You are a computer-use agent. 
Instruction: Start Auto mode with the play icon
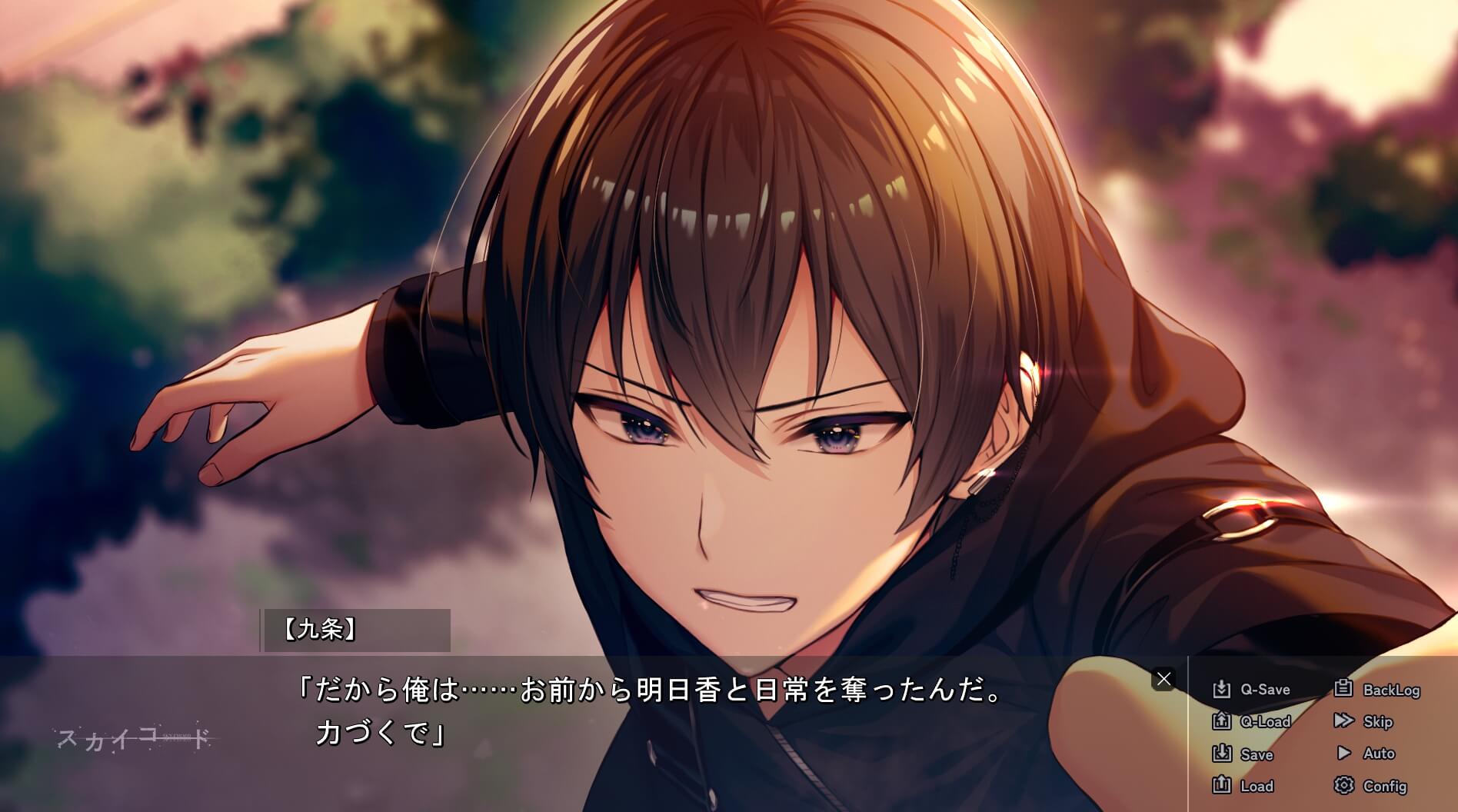(x=1345, y=754)
